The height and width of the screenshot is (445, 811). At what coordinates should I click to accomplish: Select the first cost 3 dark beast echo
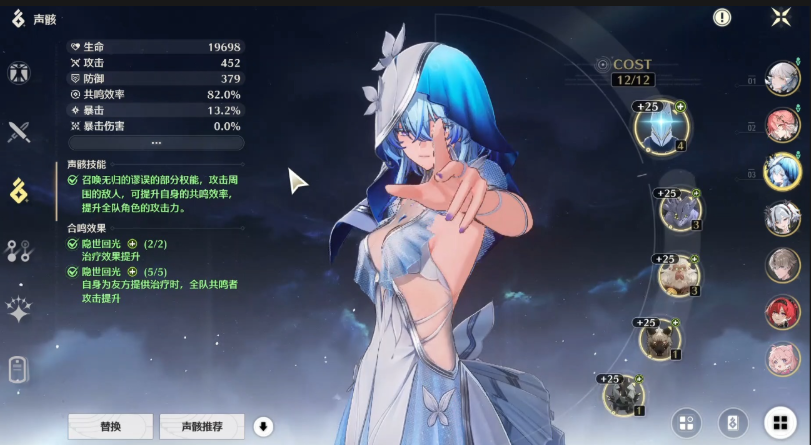(x=680, y=211)
